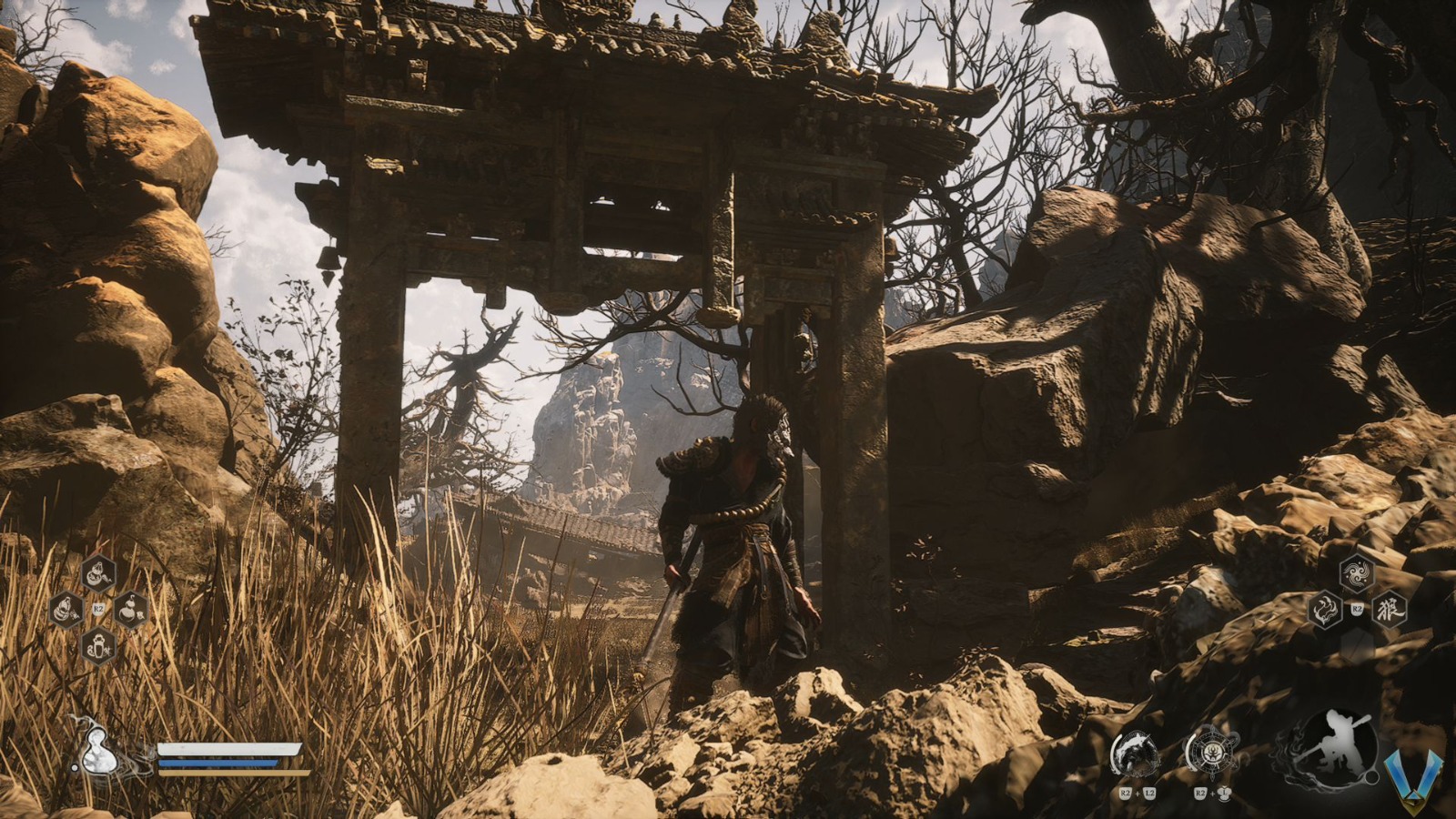The image size is (1456, 819).
Task: Select the wolf spirit portrait above R2+L2
Action: pyautogui.click(x=1136, y=753)
